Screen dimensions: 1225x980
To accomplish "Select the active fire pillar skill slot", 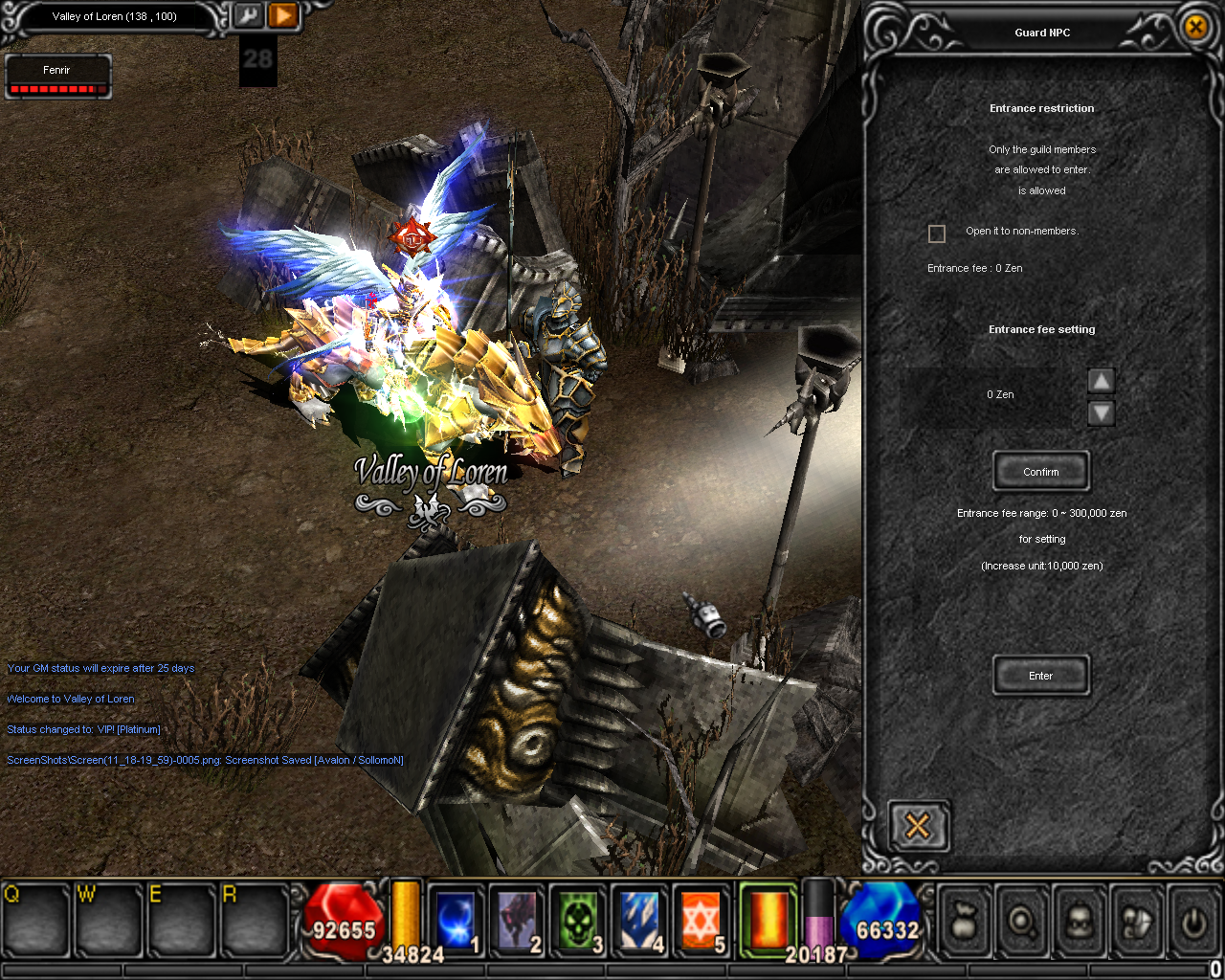I will coord(768,920).
